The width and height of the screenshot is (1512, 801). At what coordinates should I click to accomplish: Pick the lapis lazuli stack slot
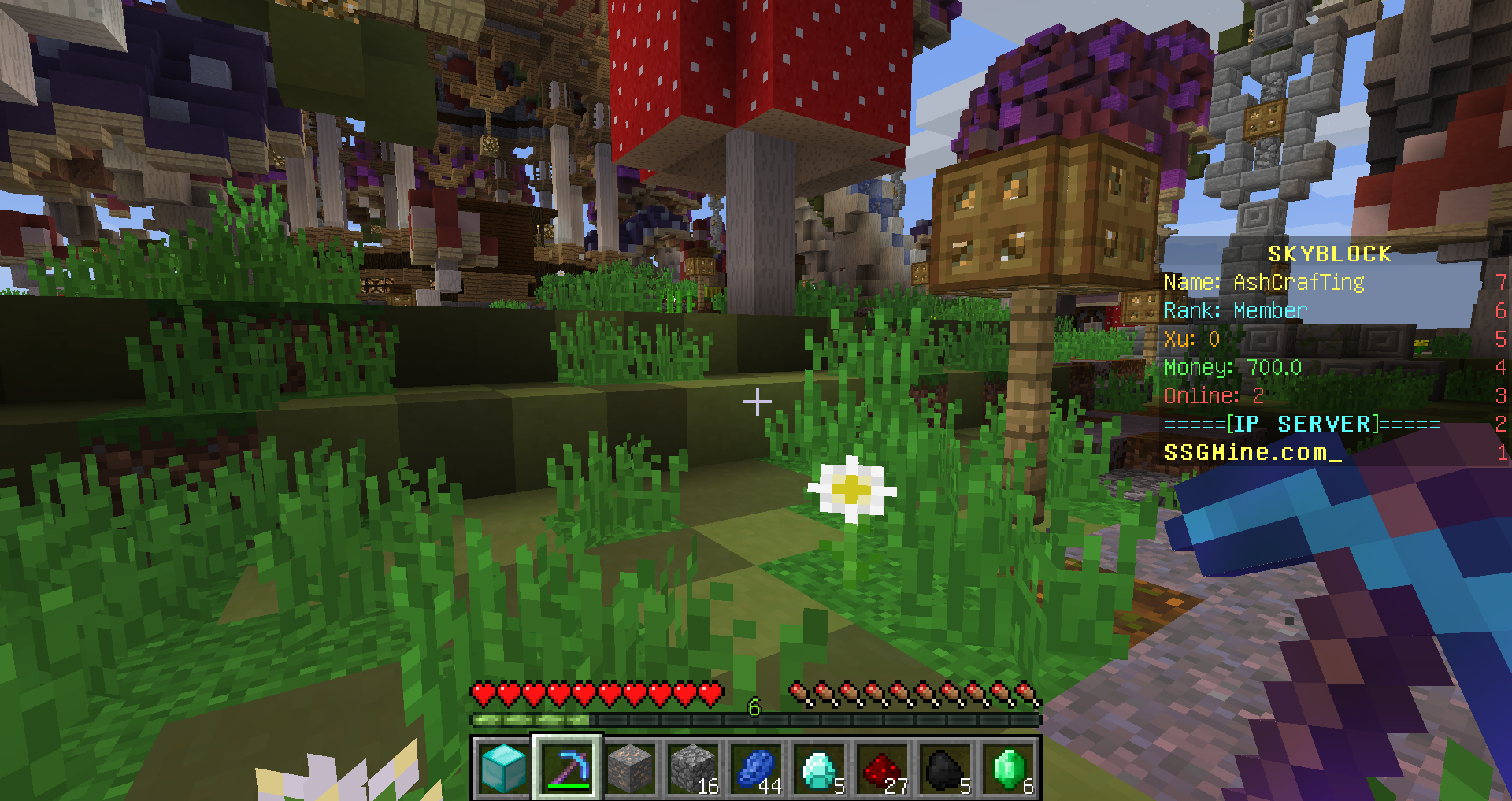[x=756, y=768]
